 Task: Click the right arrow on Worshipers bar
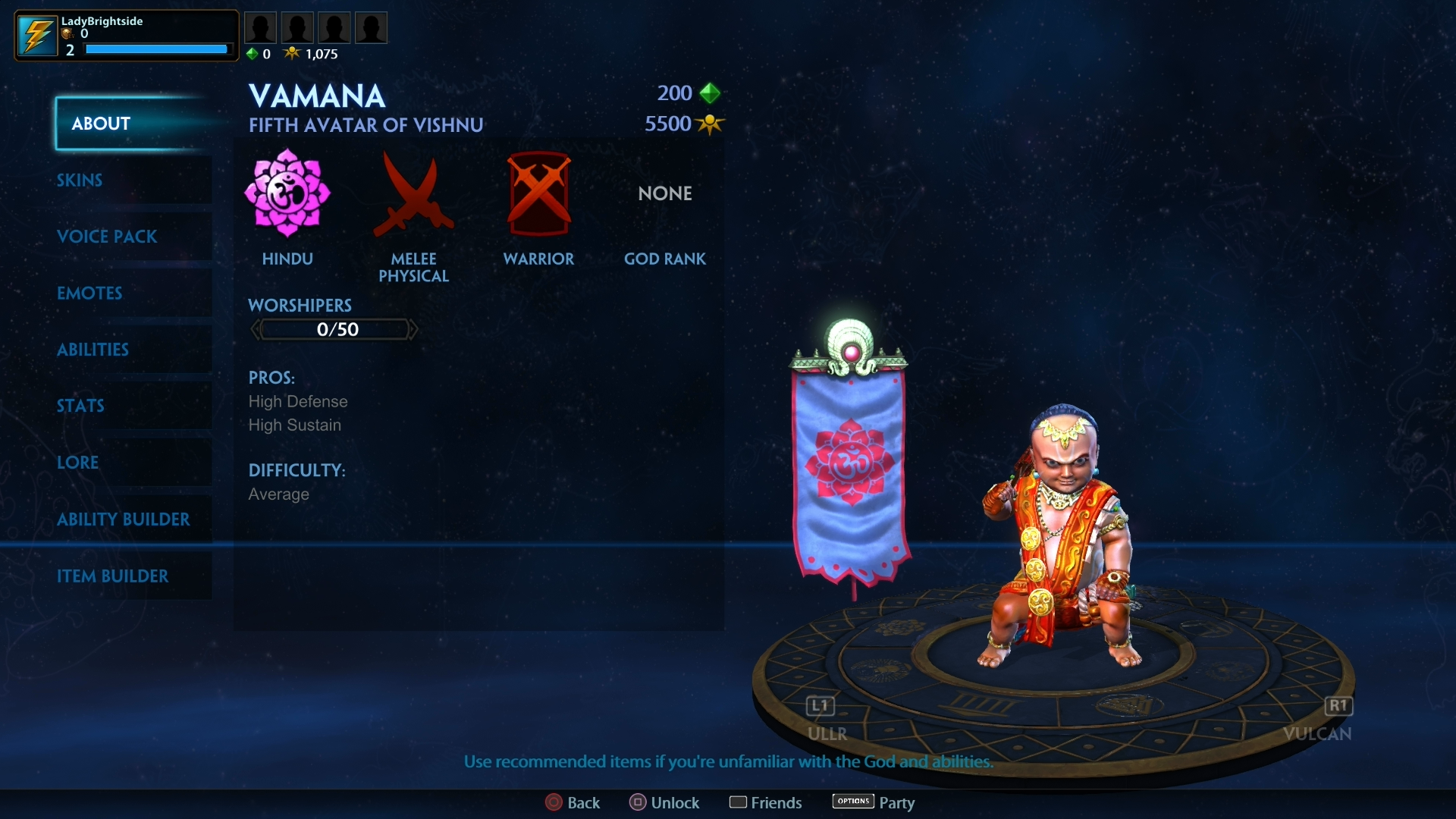[413, 328]
